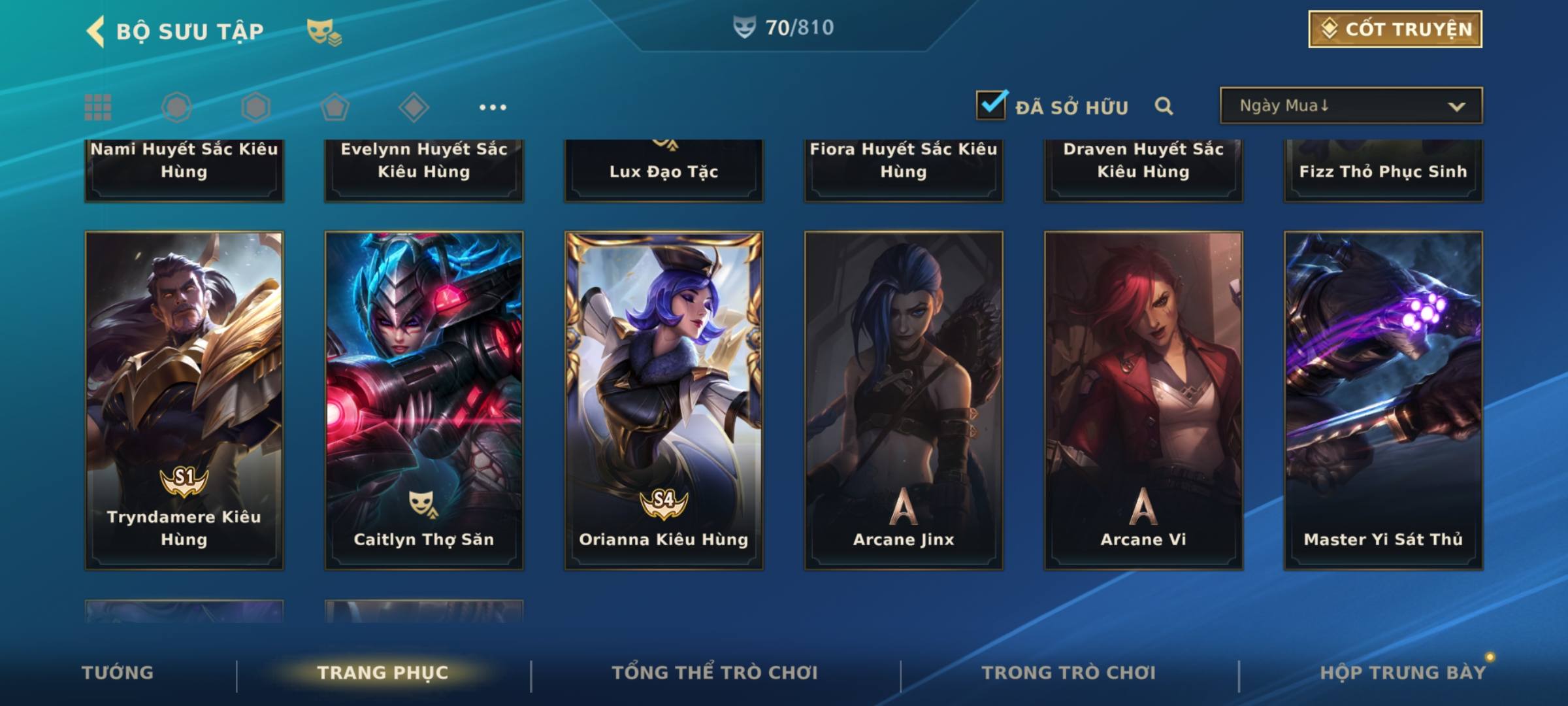Screen dimensions: 1568x706
Task: Switch to the Tướng tab
Action: 118,673
